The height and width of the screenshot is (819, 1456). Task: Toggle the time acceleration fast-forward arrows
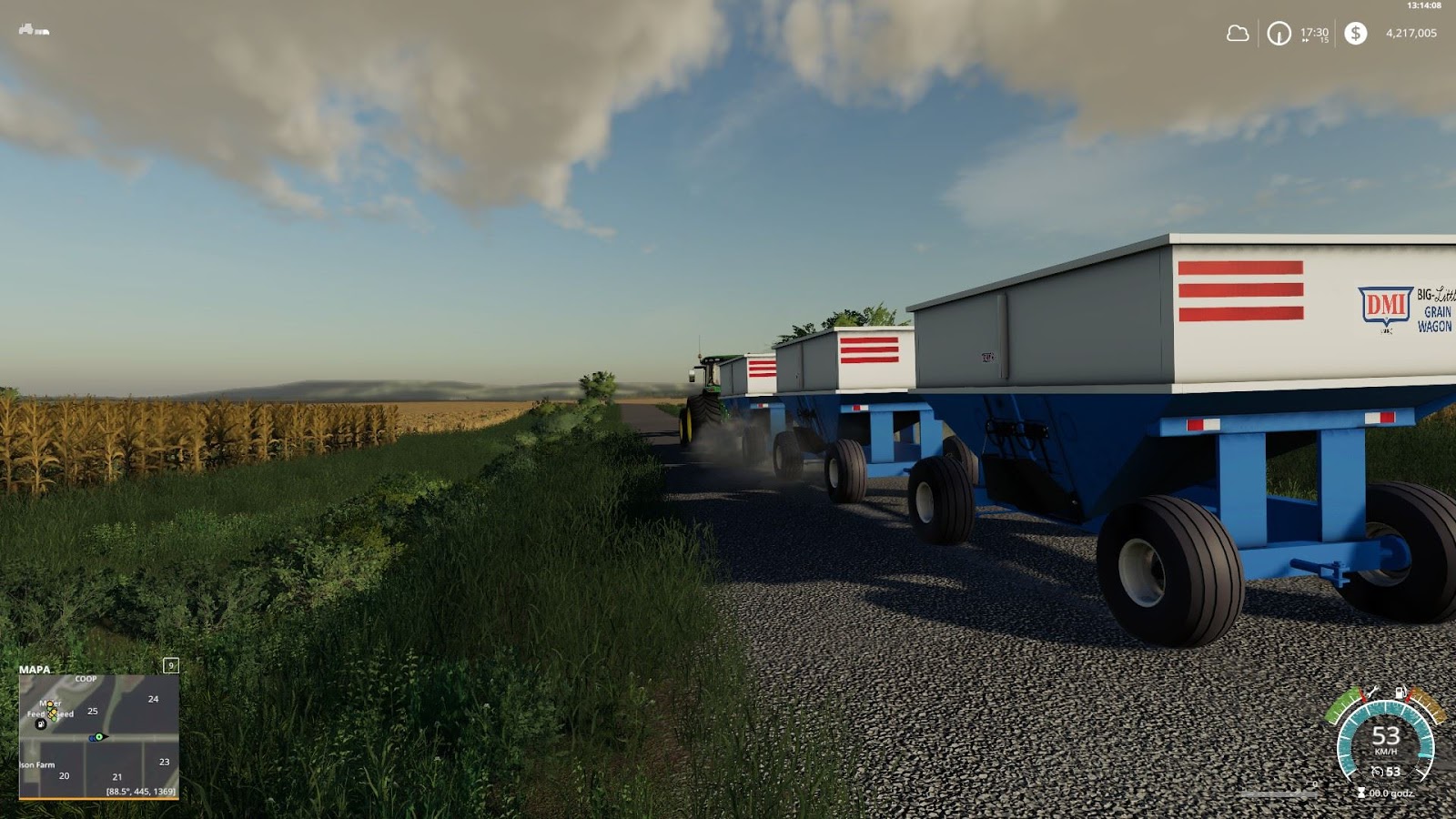pyautogui.click(x=1306, y=42)
